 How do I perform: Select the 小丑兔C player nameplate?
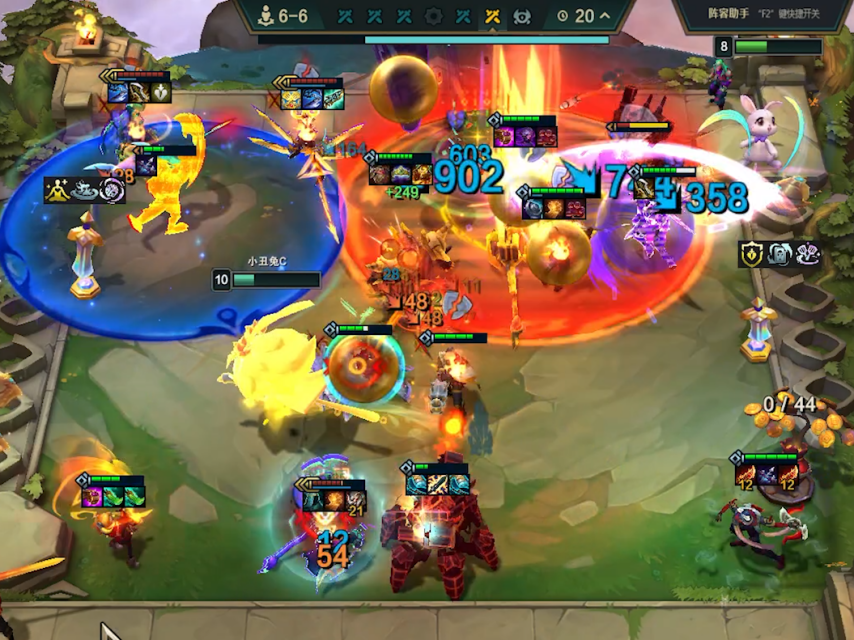(266, 279)
